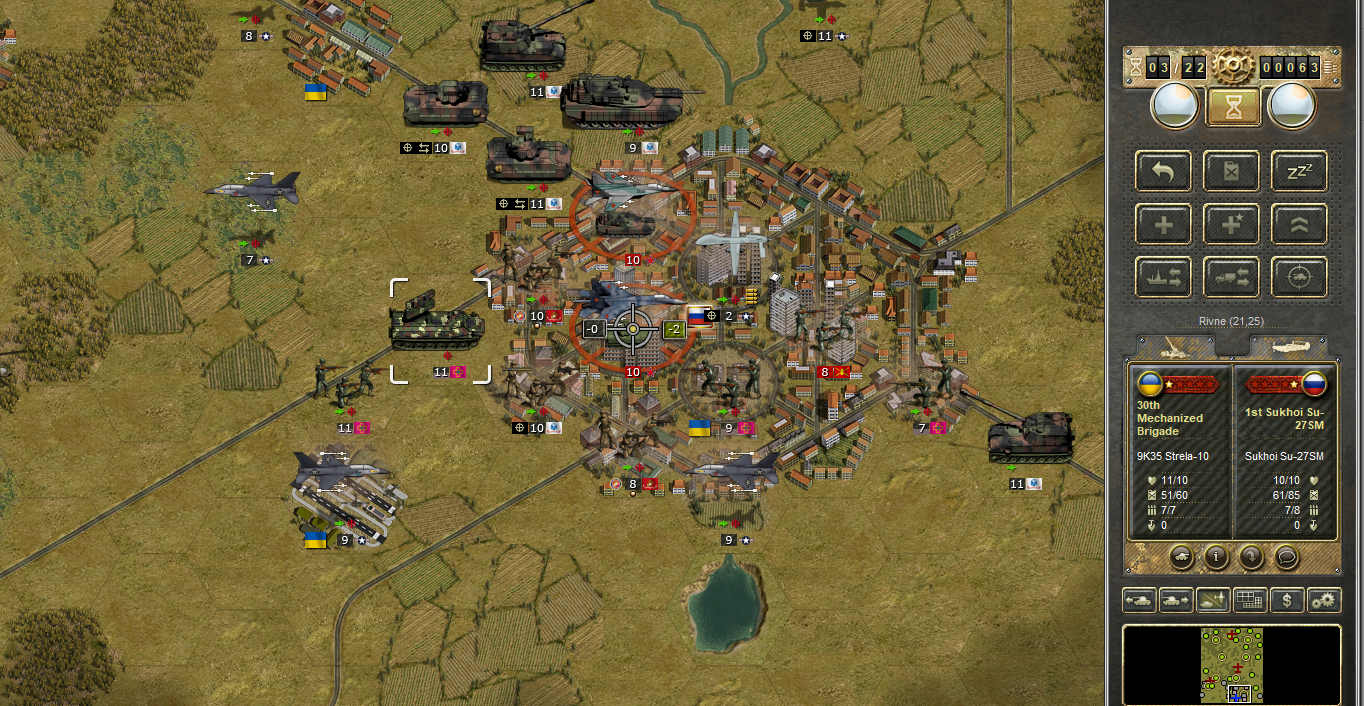
Task: Upgrade the unit with the chevrons button
Action: click(1299, 225)
